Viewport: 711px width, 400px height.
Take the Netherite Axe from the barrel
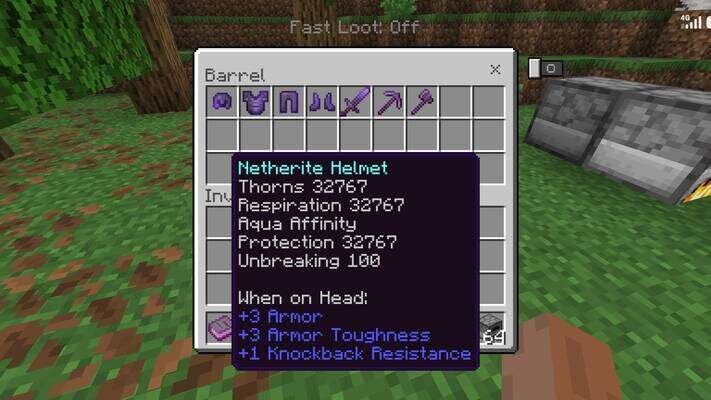tap(422, 101)
